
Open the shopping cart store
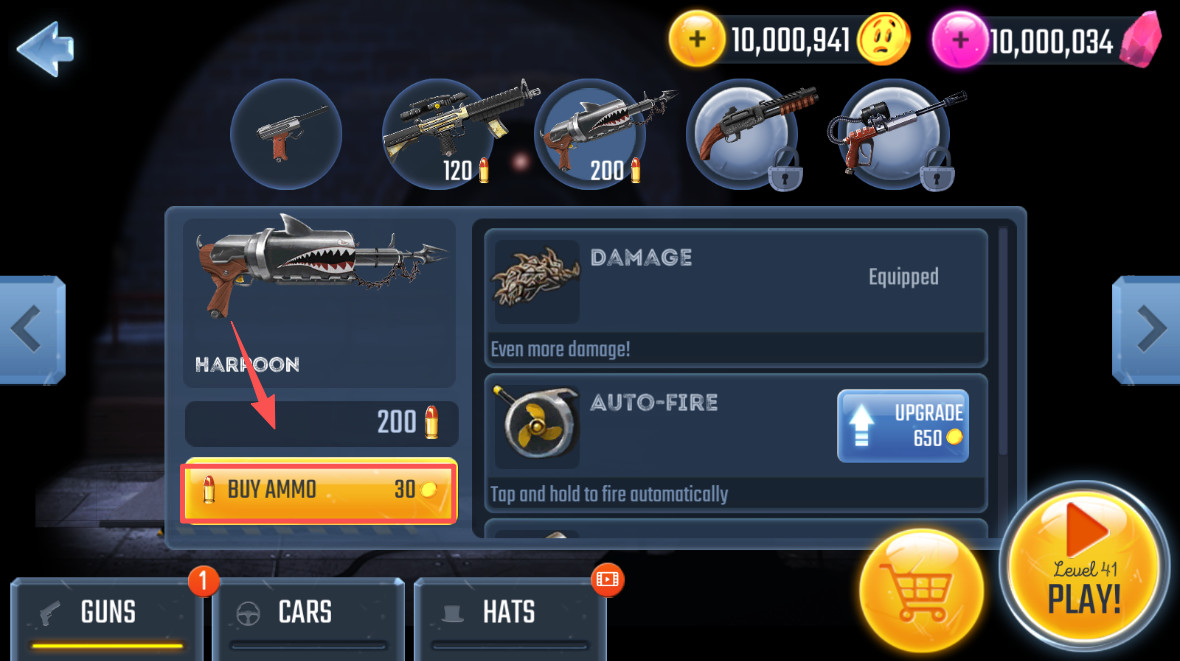click(921, 591)
